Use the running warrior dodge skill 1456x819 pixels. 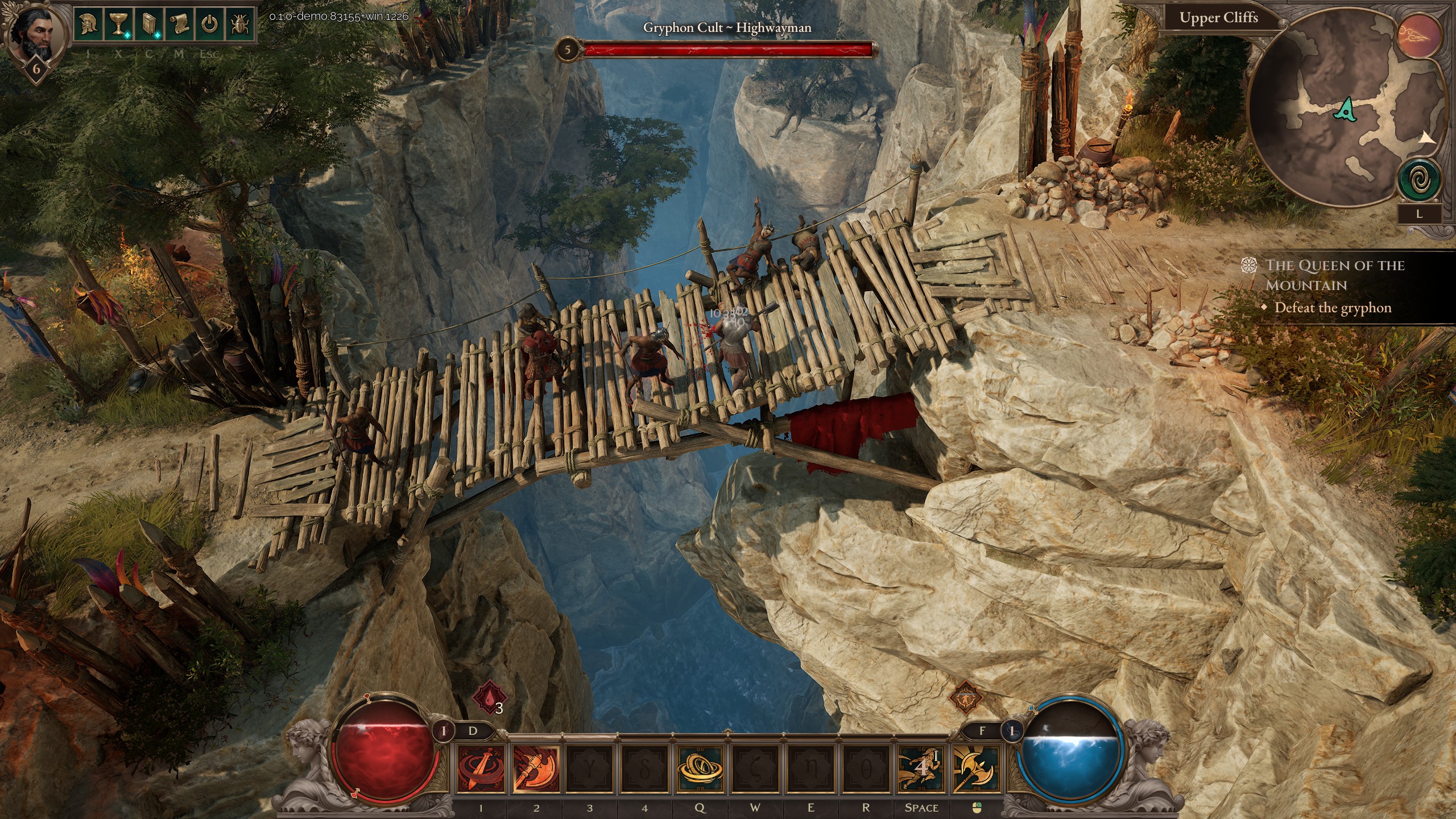coord(920,769)
